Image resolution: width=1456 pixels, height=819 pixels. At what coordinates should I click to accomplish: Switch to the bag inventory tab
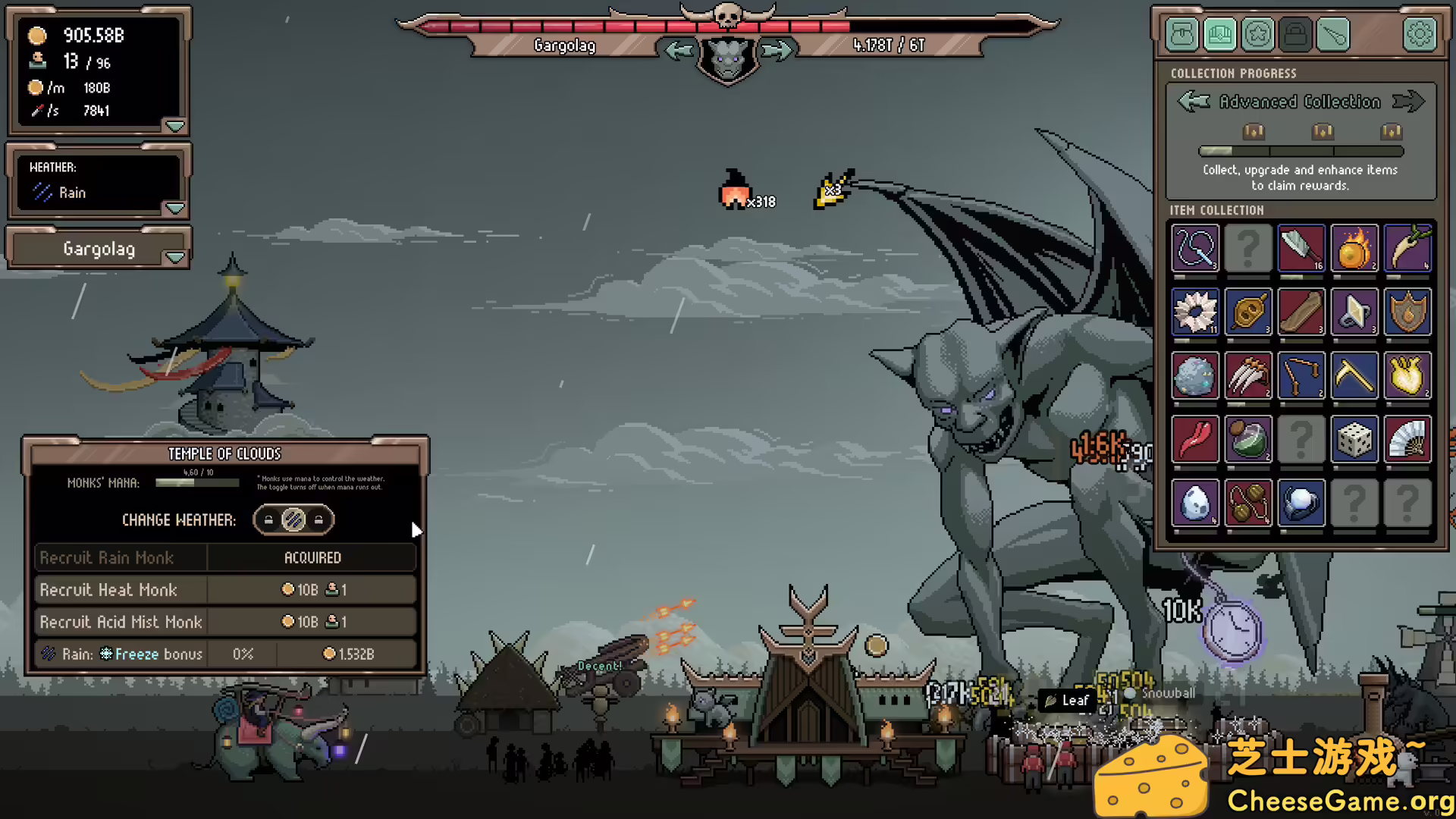click(x=1182, y=34)
